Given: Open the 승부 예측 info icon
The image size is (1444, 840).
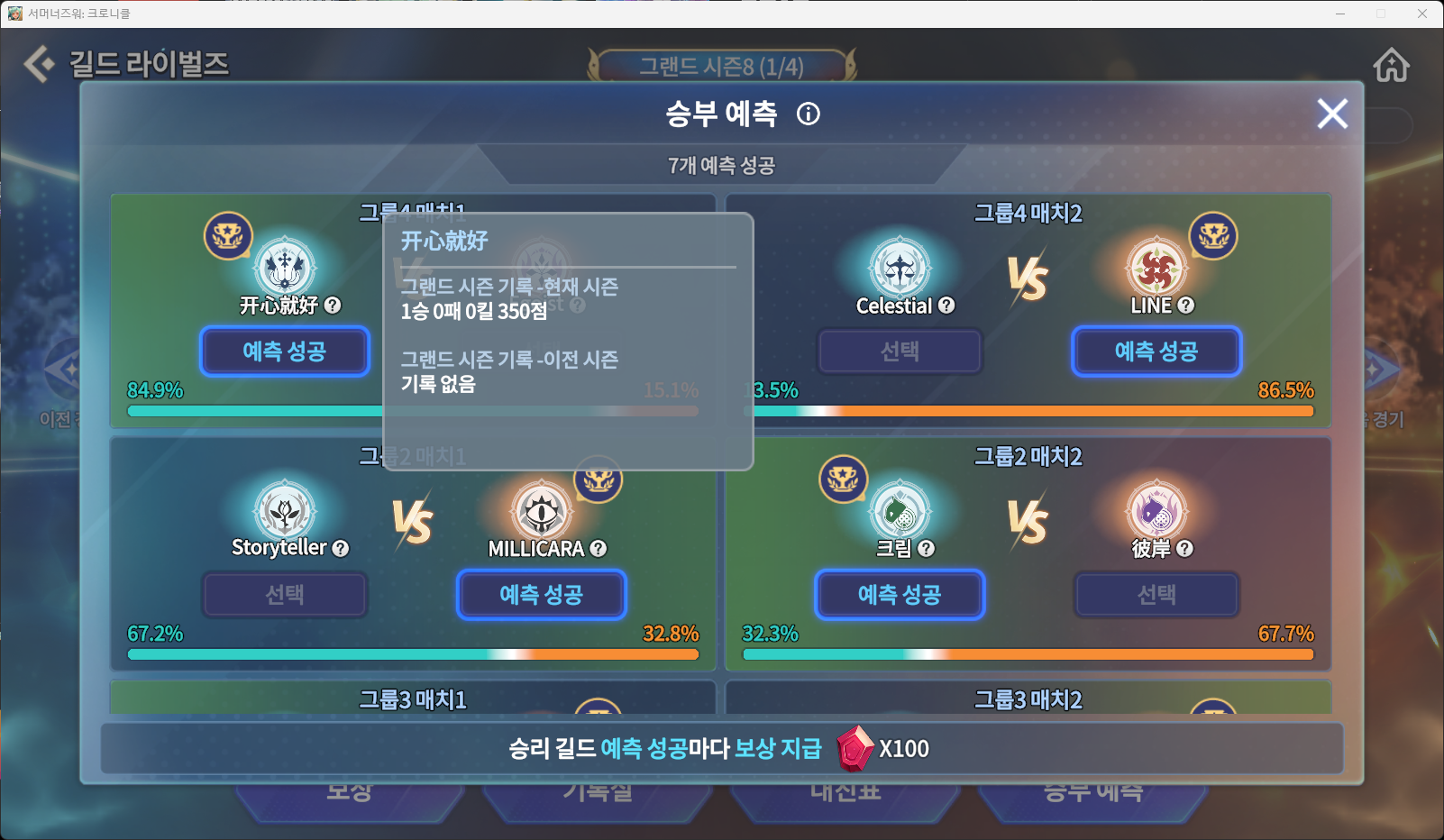Looking at the screenshot, I should (809, 114).
